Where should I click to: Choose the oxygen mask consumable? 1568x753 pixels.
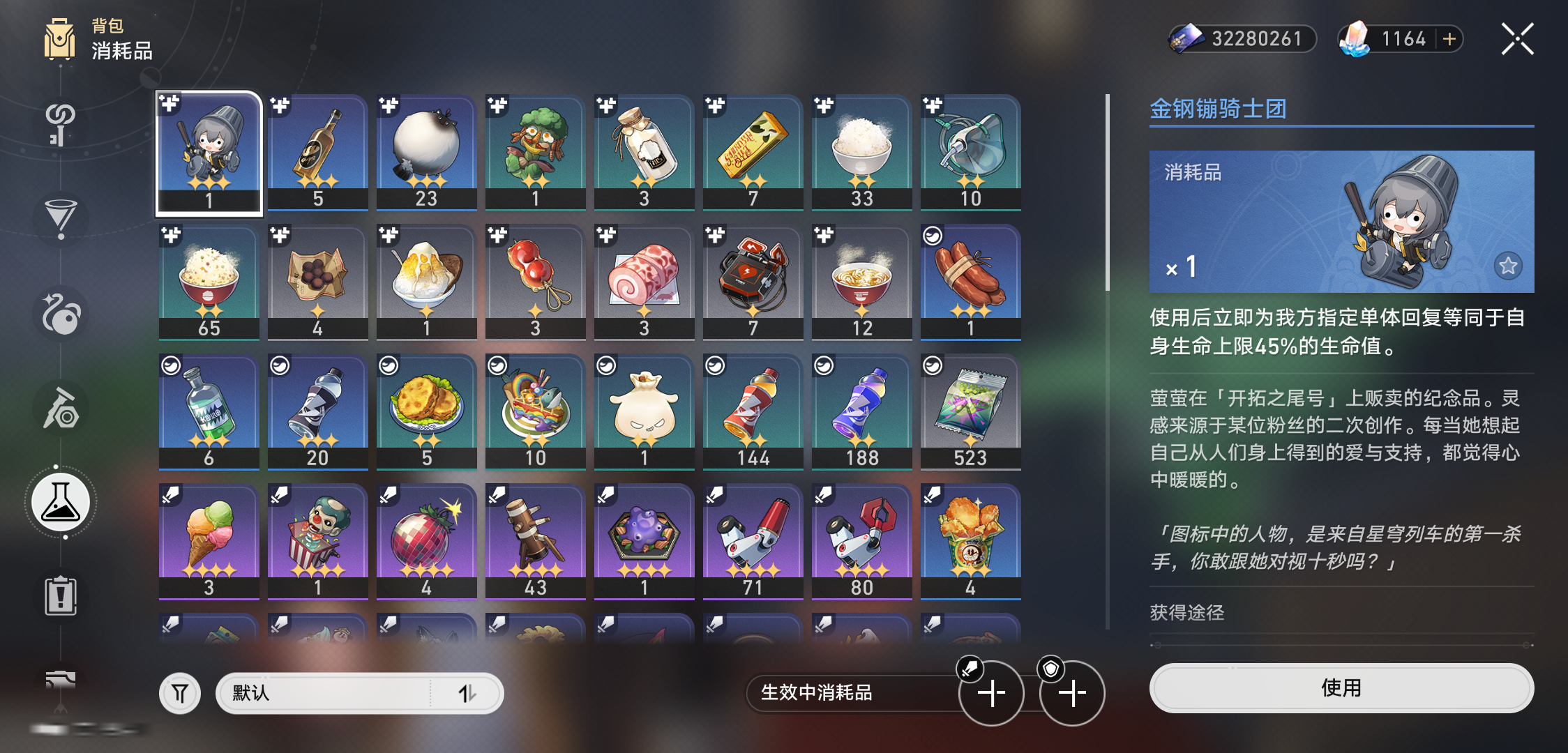click(970, 153)
